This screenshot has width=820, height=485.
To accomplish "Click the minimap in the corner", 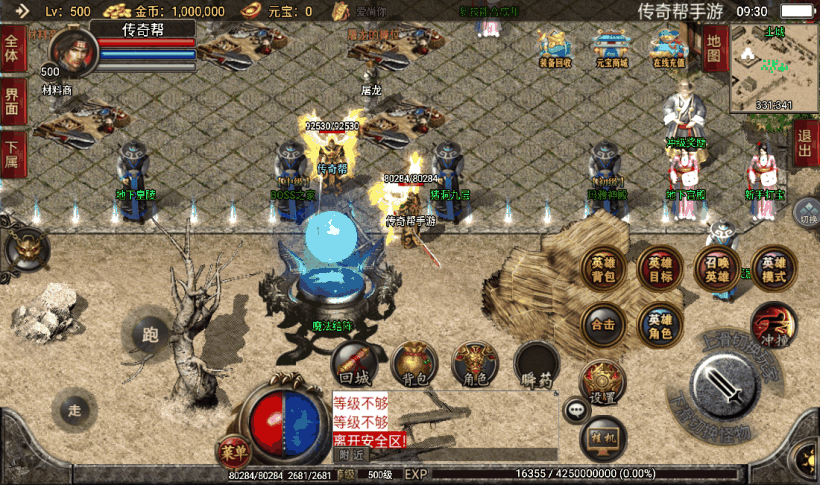I will coord(774,66).
